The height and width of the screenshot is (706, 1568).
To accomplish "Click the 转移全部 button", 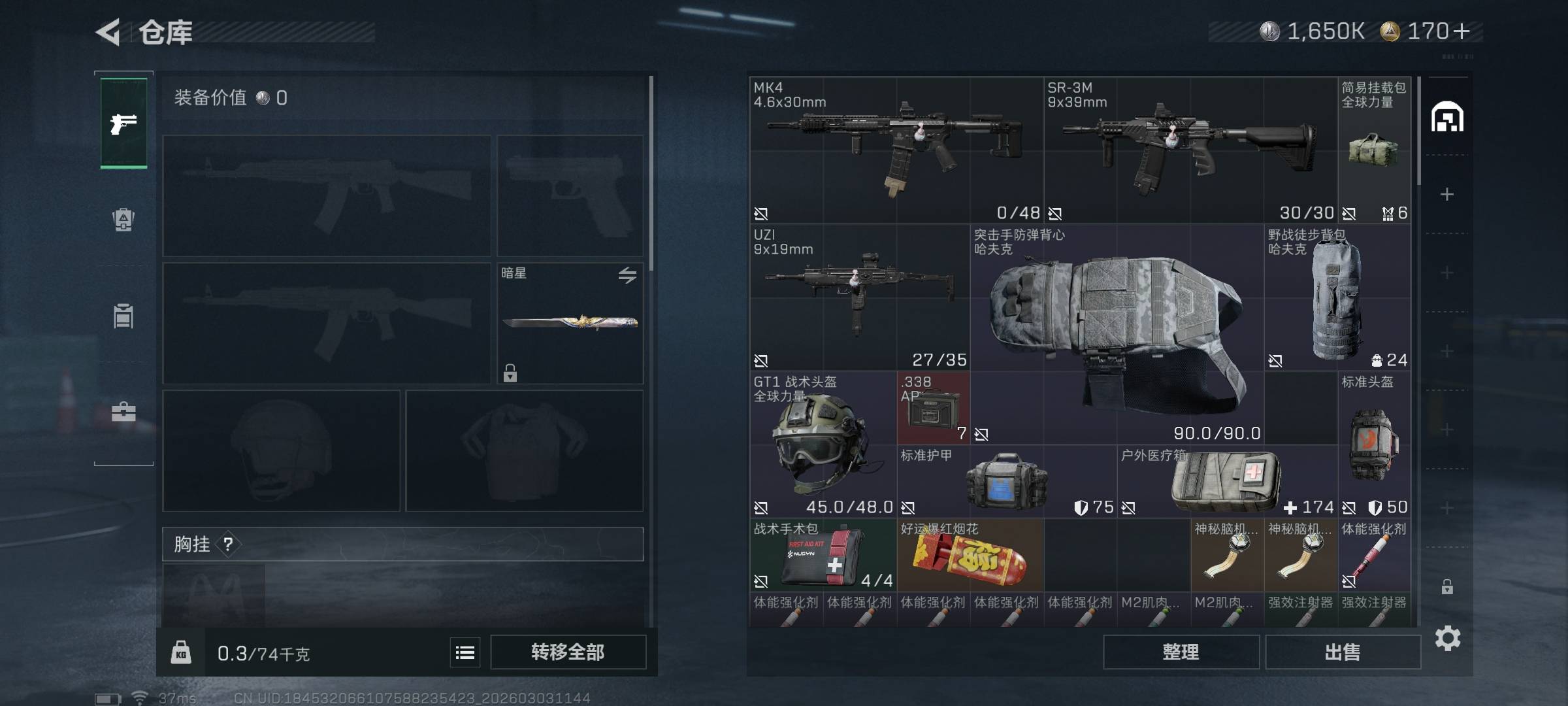I will (x=568, y=652).
